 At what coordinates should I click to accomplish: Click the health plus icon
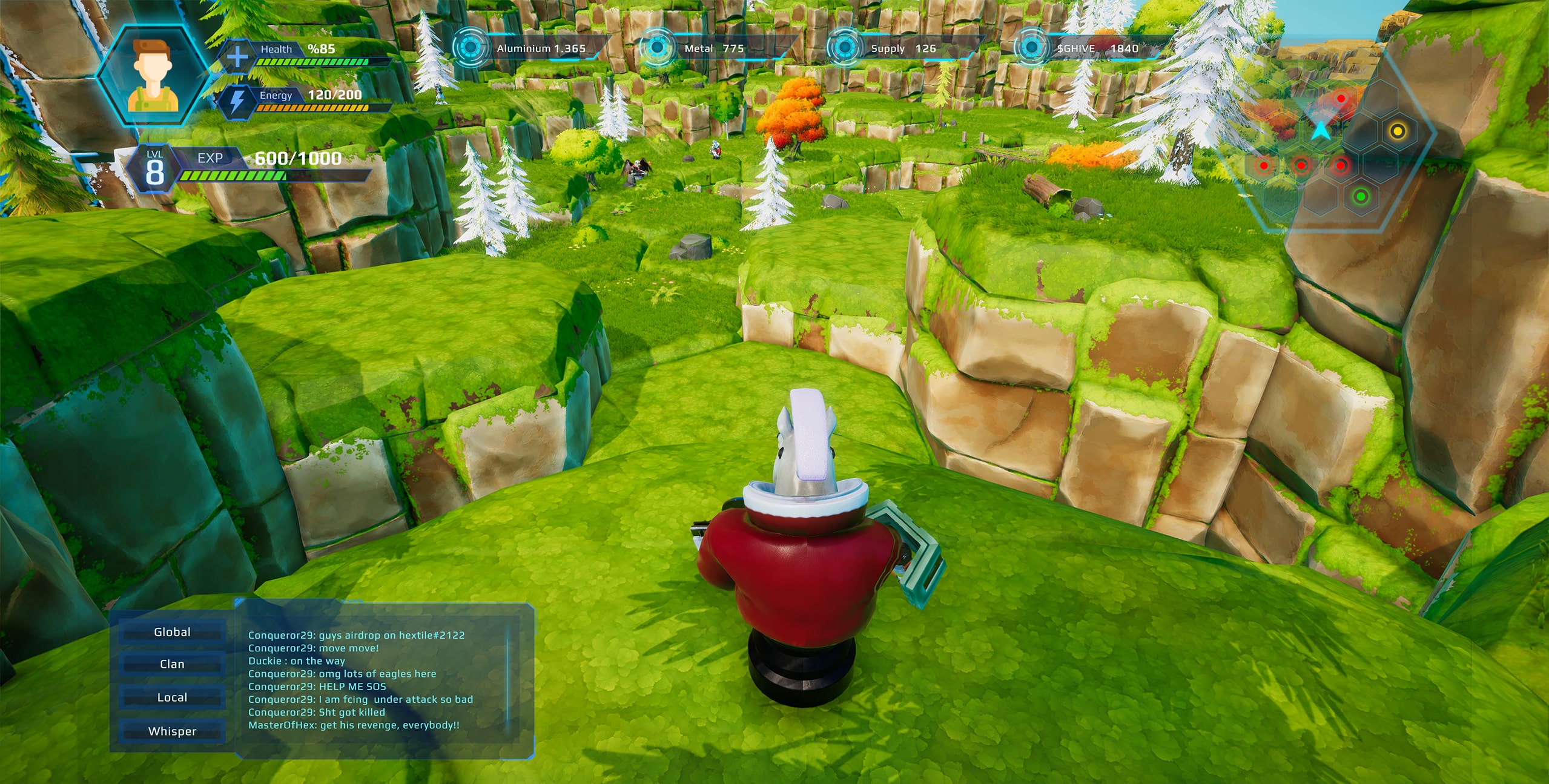(237, 56)
